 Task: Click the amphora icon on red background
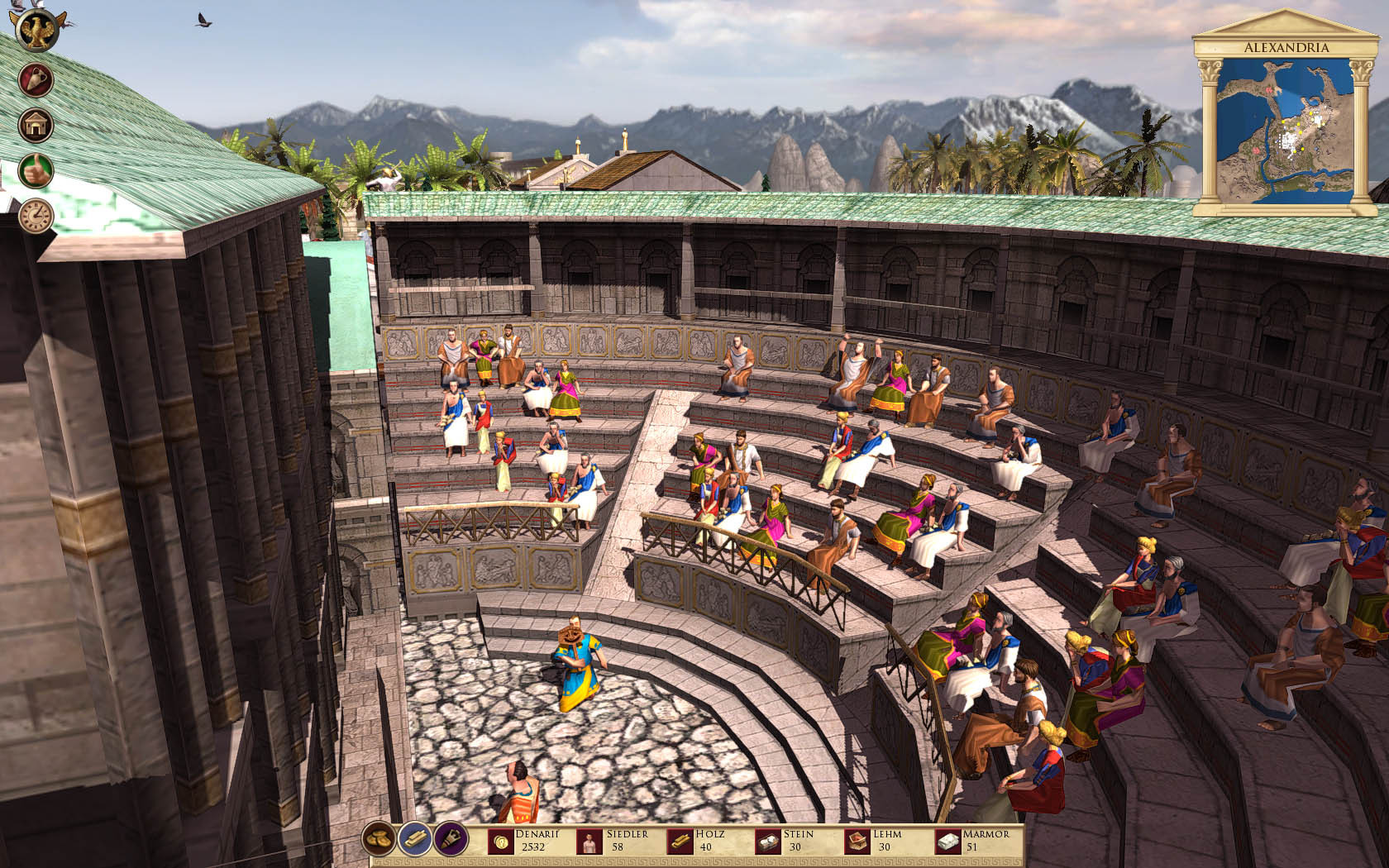click(x=36, y=80)
